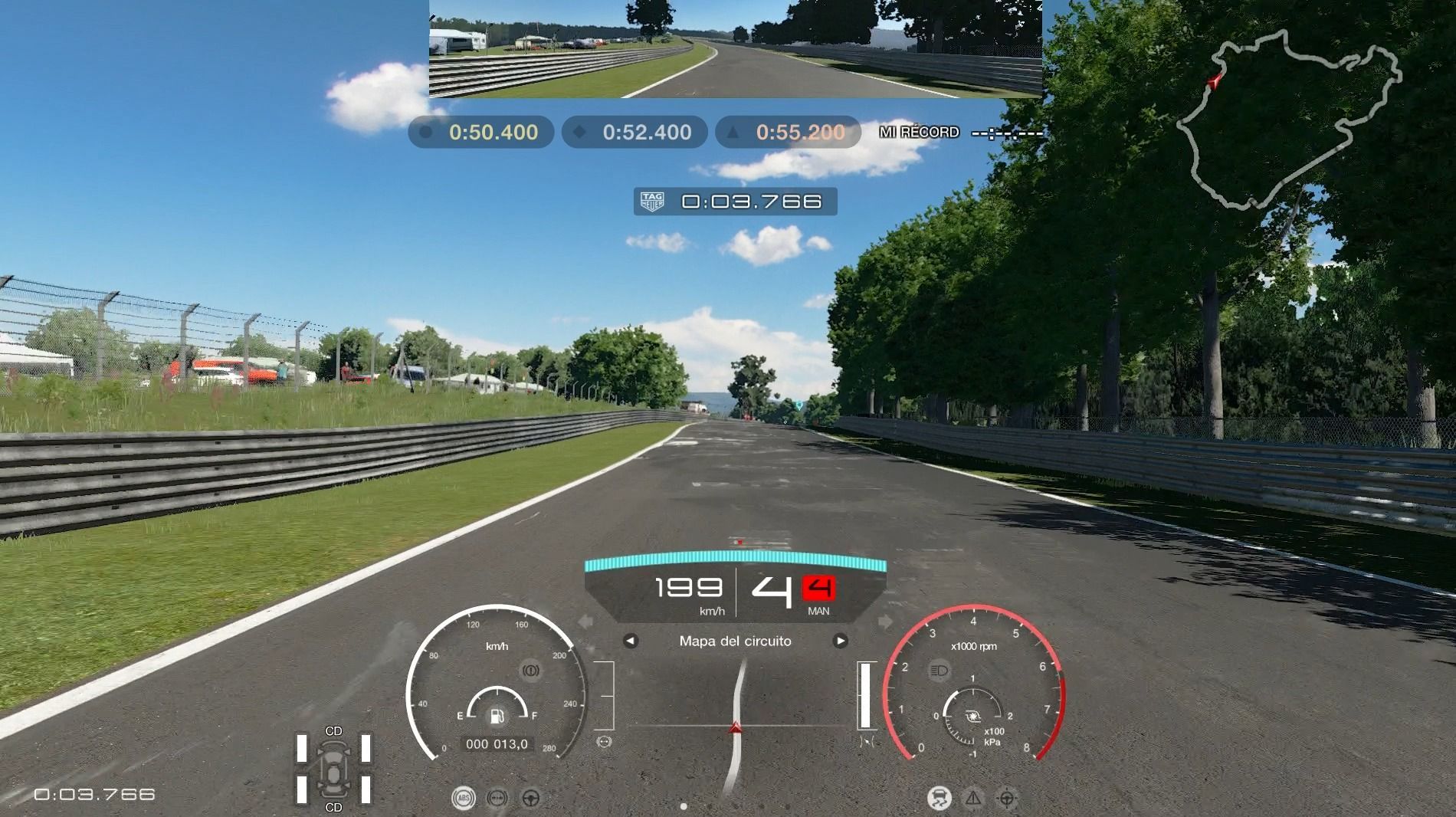Select the next multifunction display page arrow
1456x817 pixels.
point(841,641)
